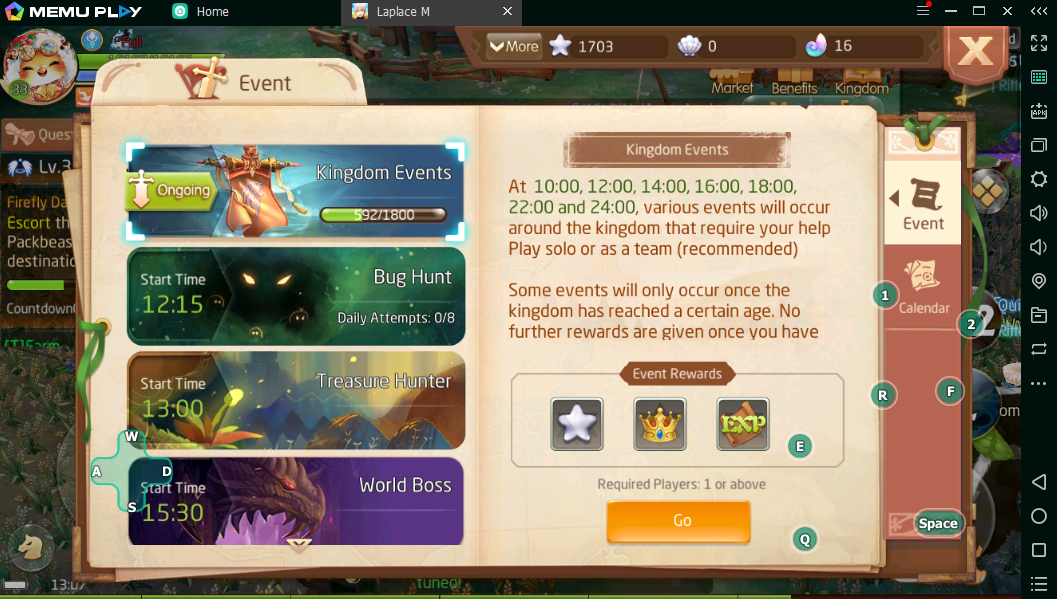Image resolution: width=1057 pixels, height=599 pixels.
Task: Select the Kingdom Events entry
Action: point(296,190)
